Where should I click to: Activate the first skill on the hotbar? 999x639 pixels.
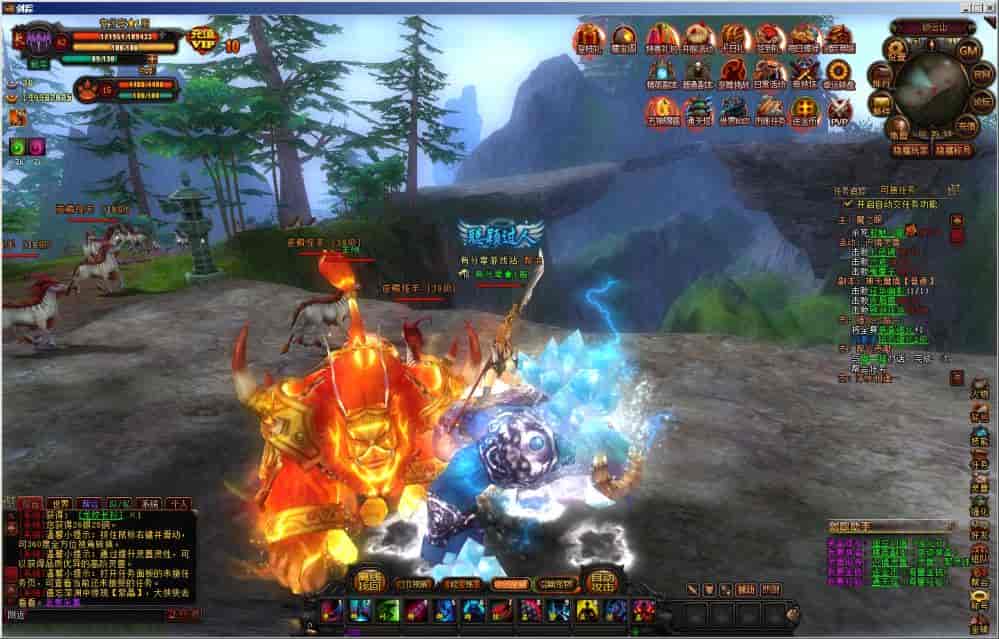tap(333, 610)
